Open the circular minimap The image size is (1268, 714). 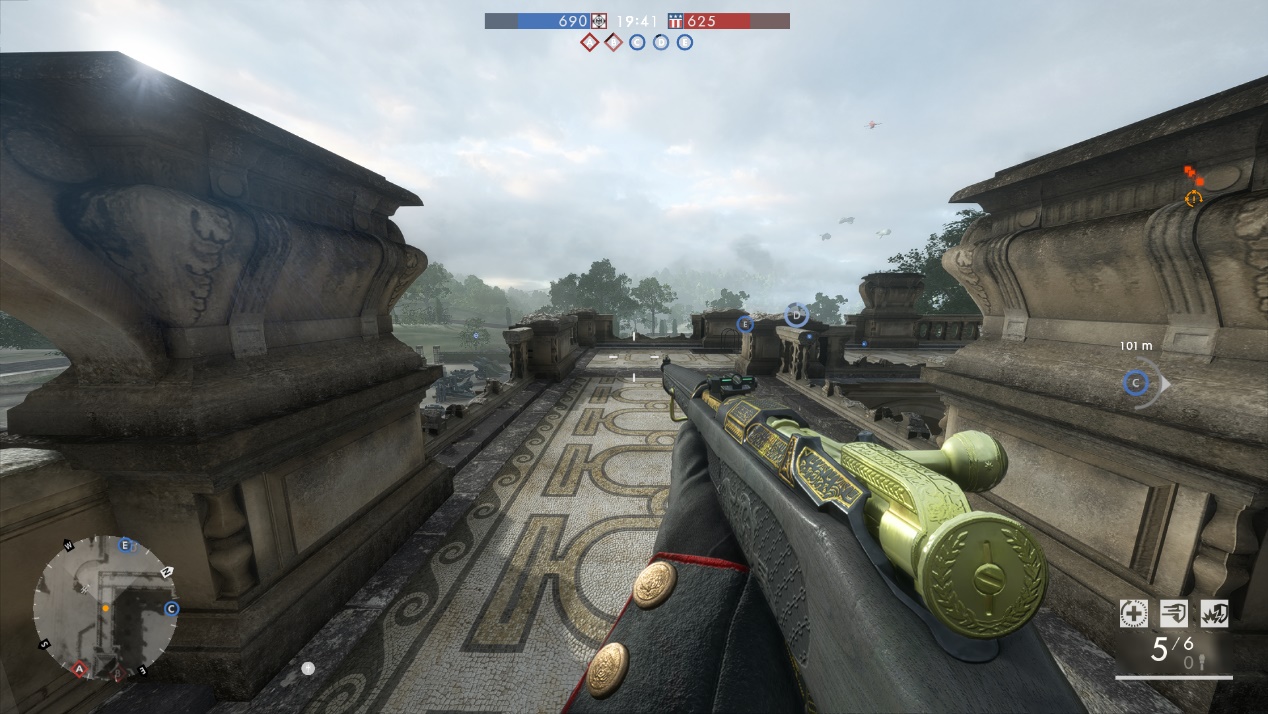[104, 606]
